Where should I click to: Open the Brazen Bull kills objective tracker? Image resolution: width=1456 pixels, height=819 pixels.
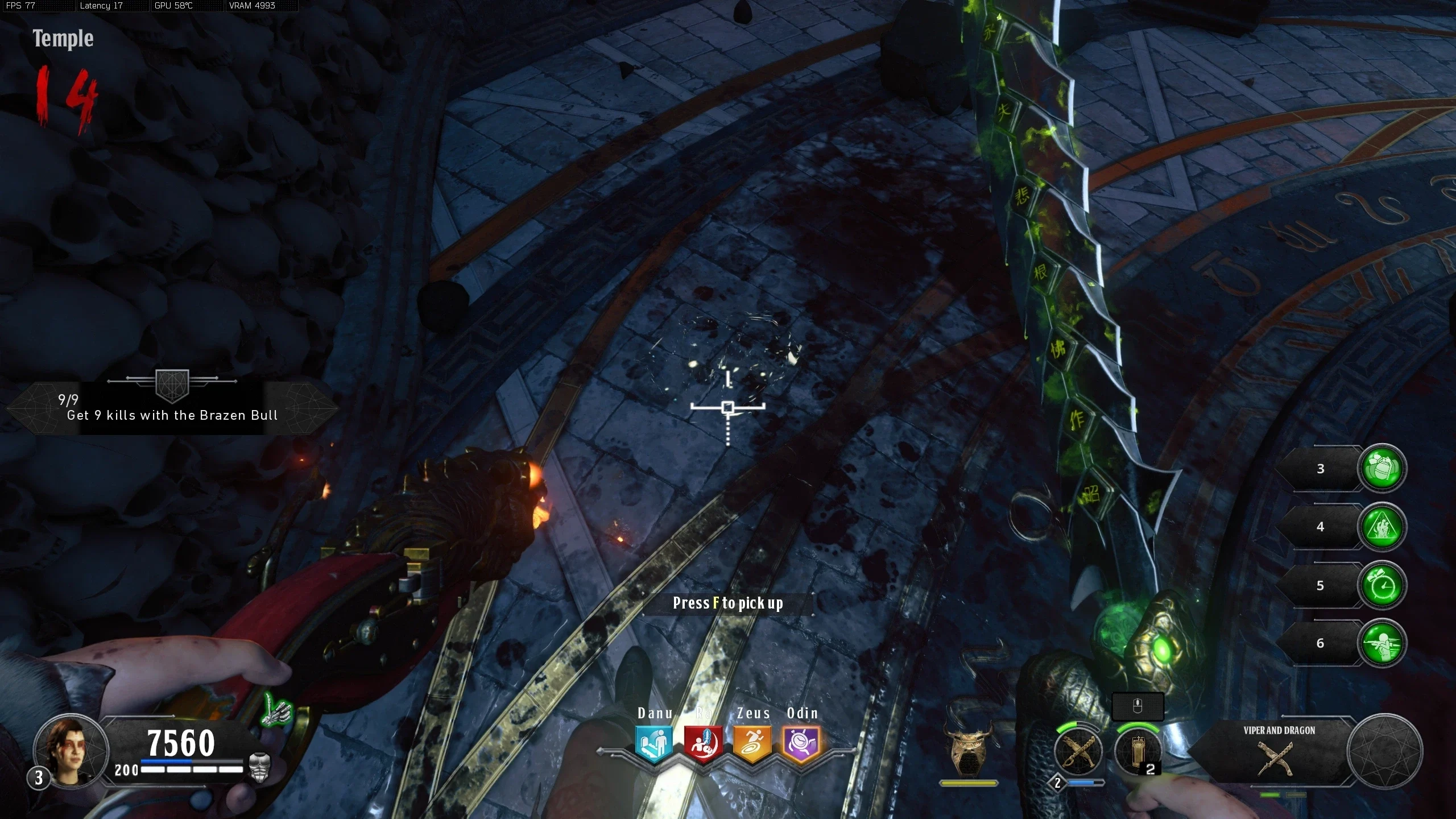[x=172, y=408]
